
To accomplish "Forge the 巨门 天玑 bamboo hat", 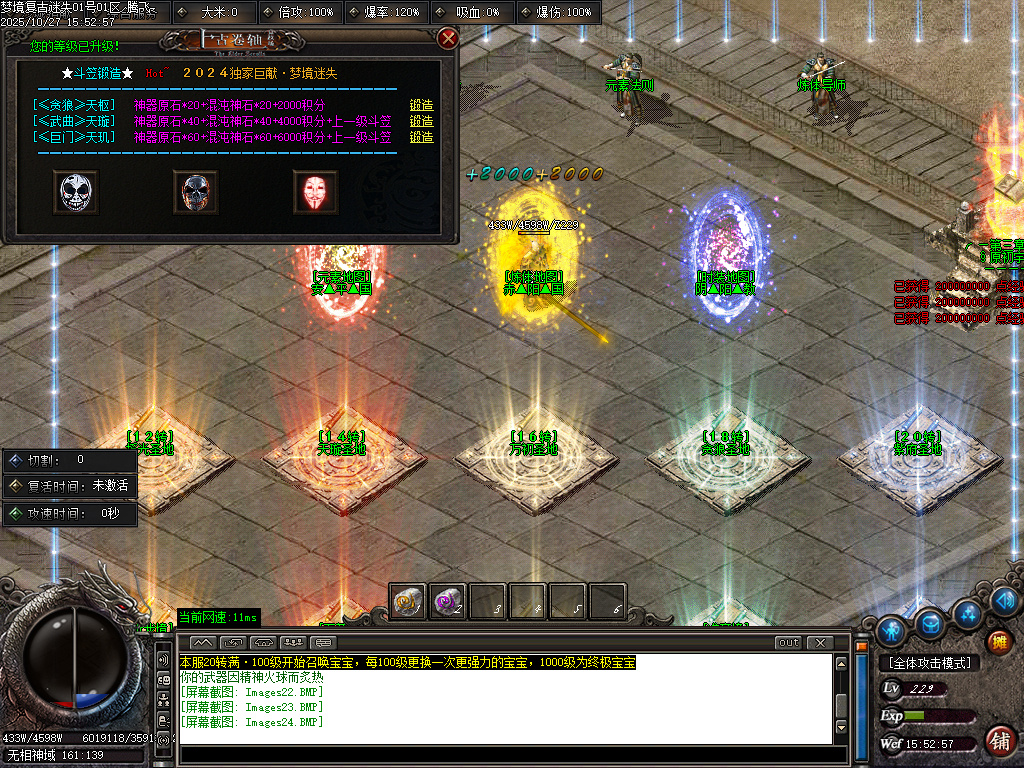I will [421, 137].
